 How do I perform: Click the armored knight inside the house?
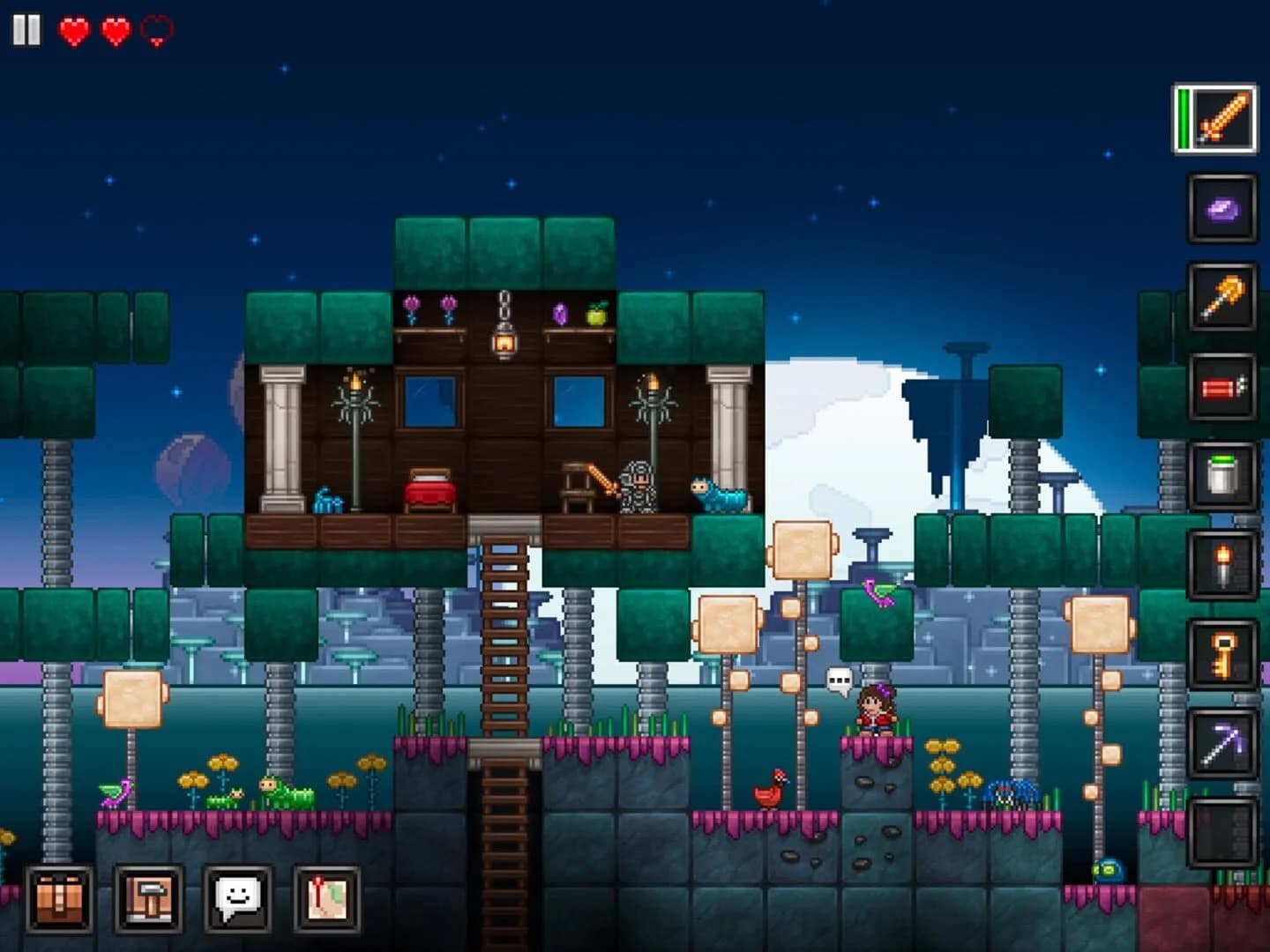pyautogui.click(x=639, y=485)
